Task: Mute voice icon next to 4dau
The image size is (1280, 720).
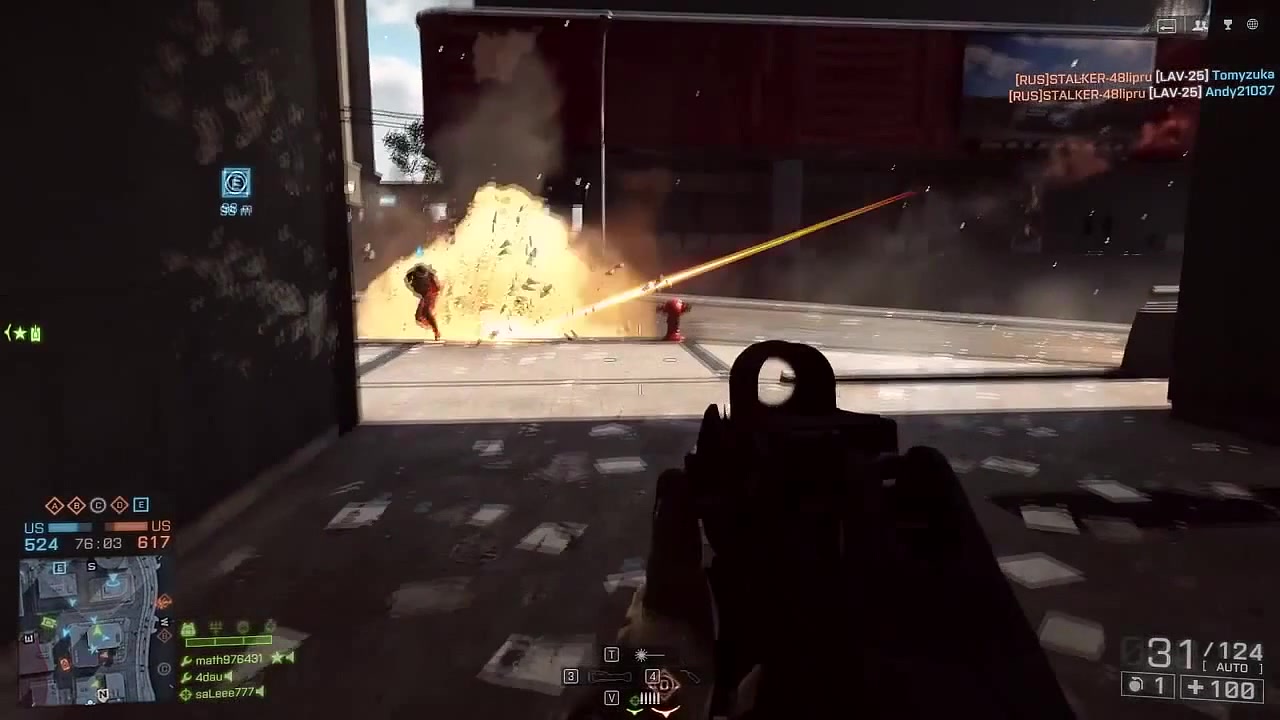Action: click(228, 677)
